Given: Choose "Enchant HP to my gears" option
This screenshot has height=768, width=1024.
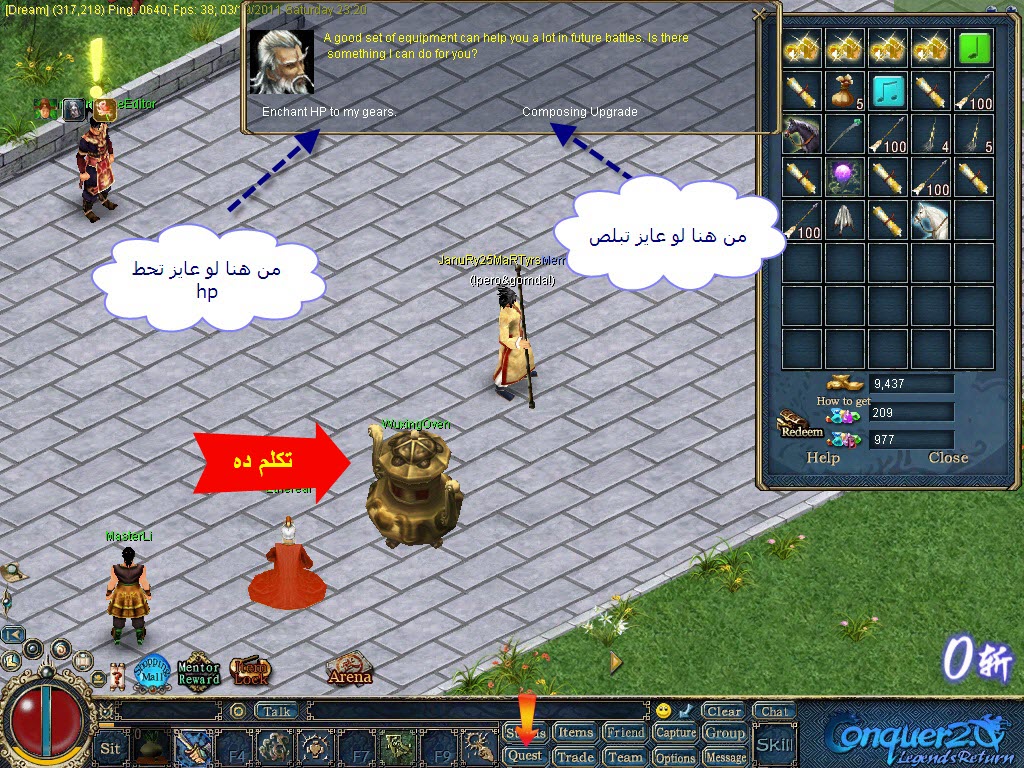Looking at the screenshot, I should tap(329, 112).
